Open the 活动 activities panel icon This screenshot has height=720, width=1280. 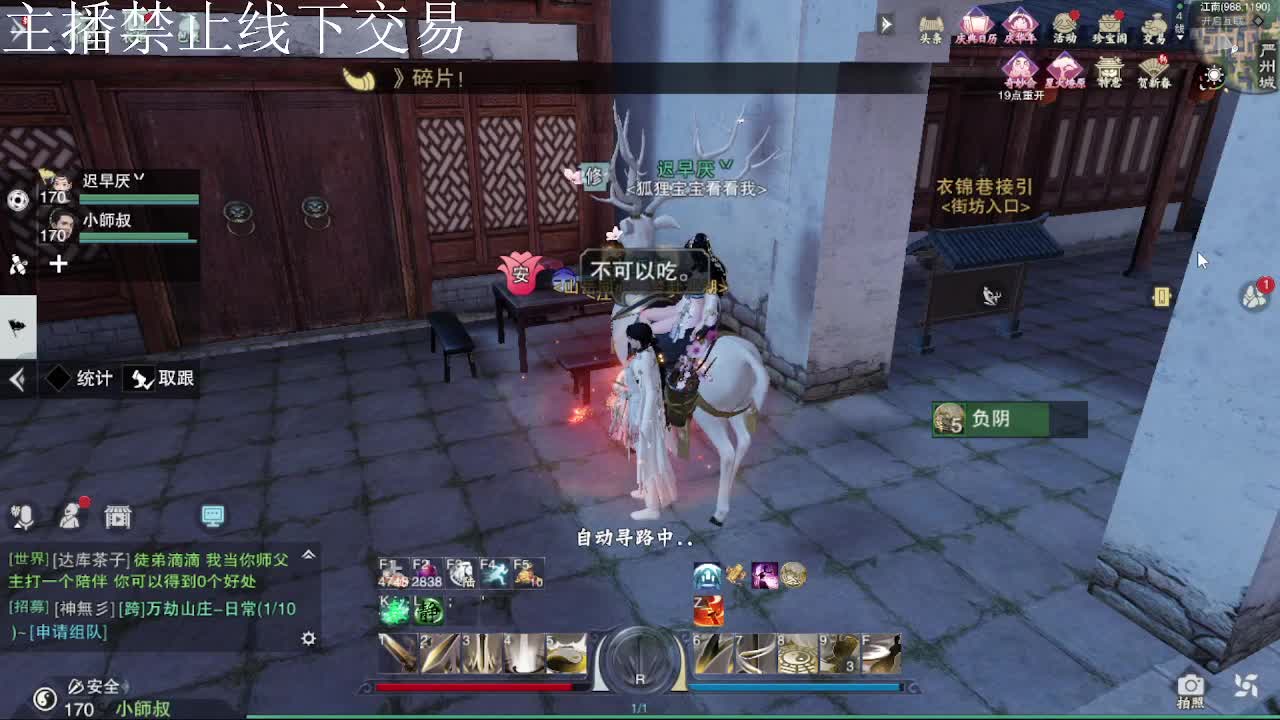point(1064,23)
